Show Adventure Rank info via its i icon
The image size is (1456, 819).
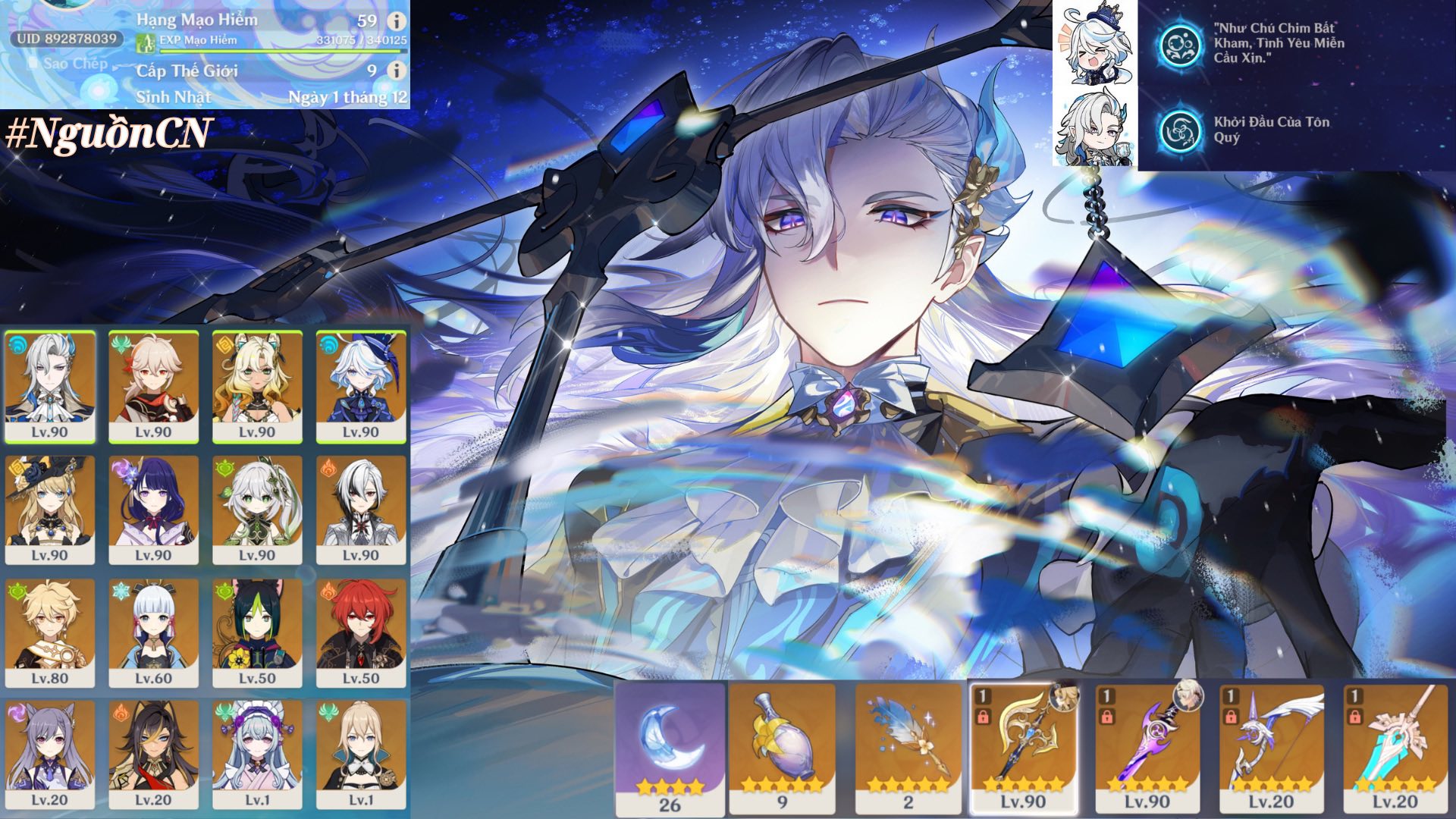(x=396, y=21)
